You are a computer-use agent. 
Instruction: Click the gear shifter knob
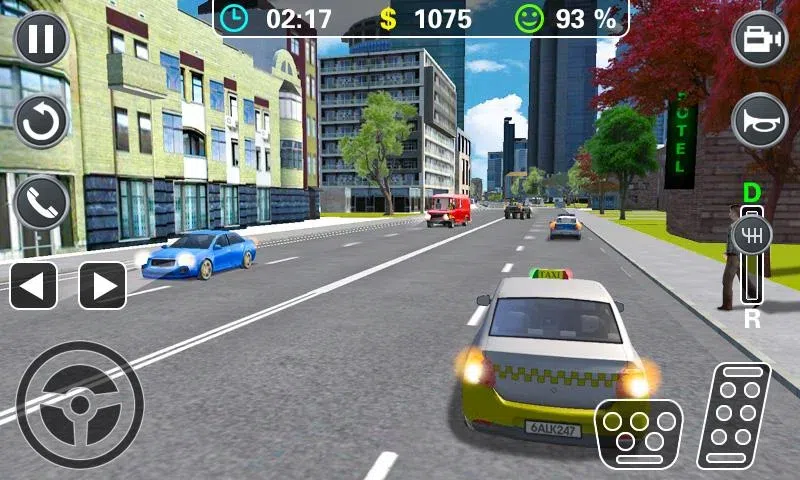click(x=752, y=235)
